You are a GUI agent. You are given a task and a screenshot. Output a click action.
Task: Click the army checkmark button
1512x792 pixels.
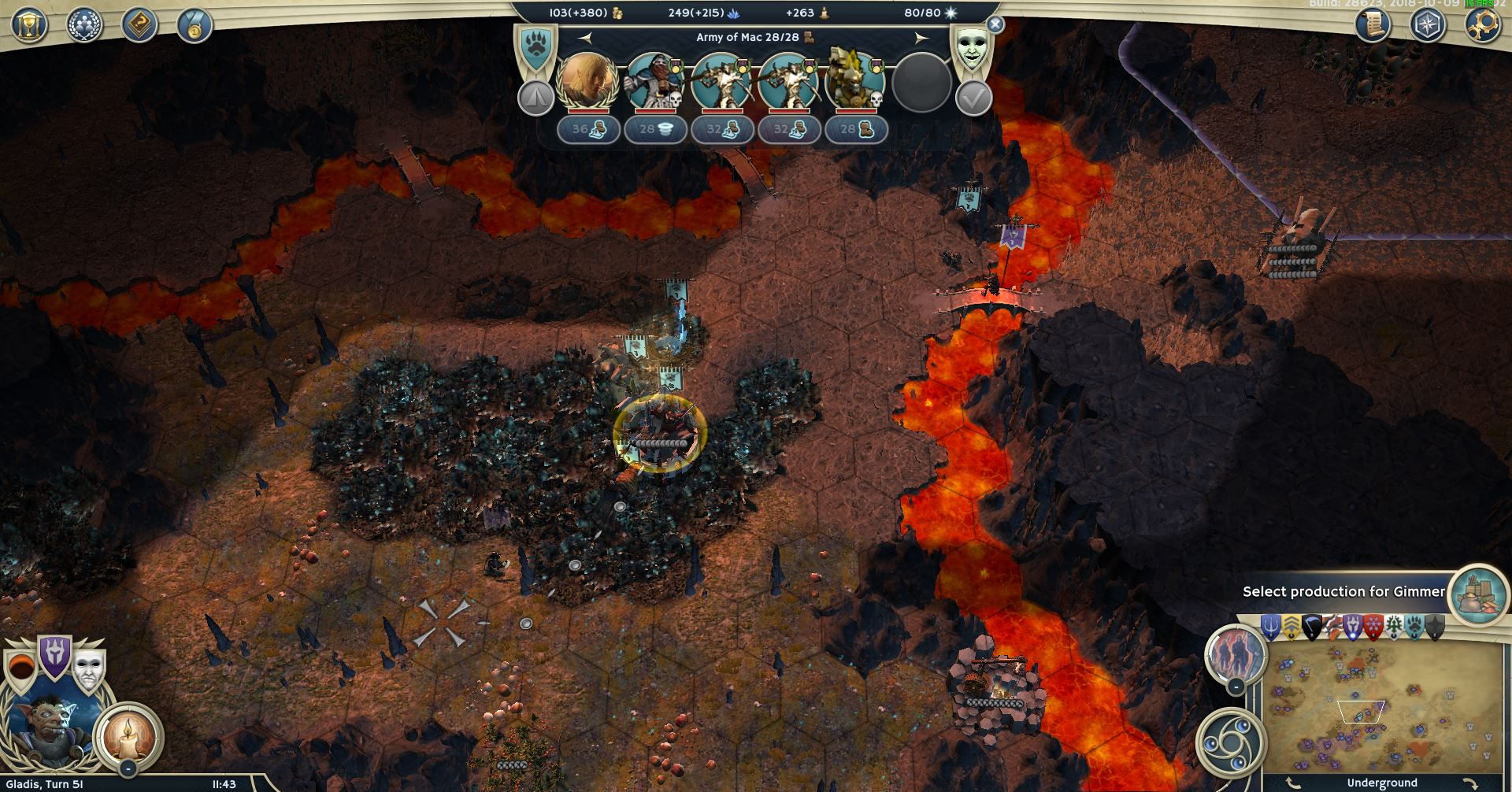pos(973,99)
